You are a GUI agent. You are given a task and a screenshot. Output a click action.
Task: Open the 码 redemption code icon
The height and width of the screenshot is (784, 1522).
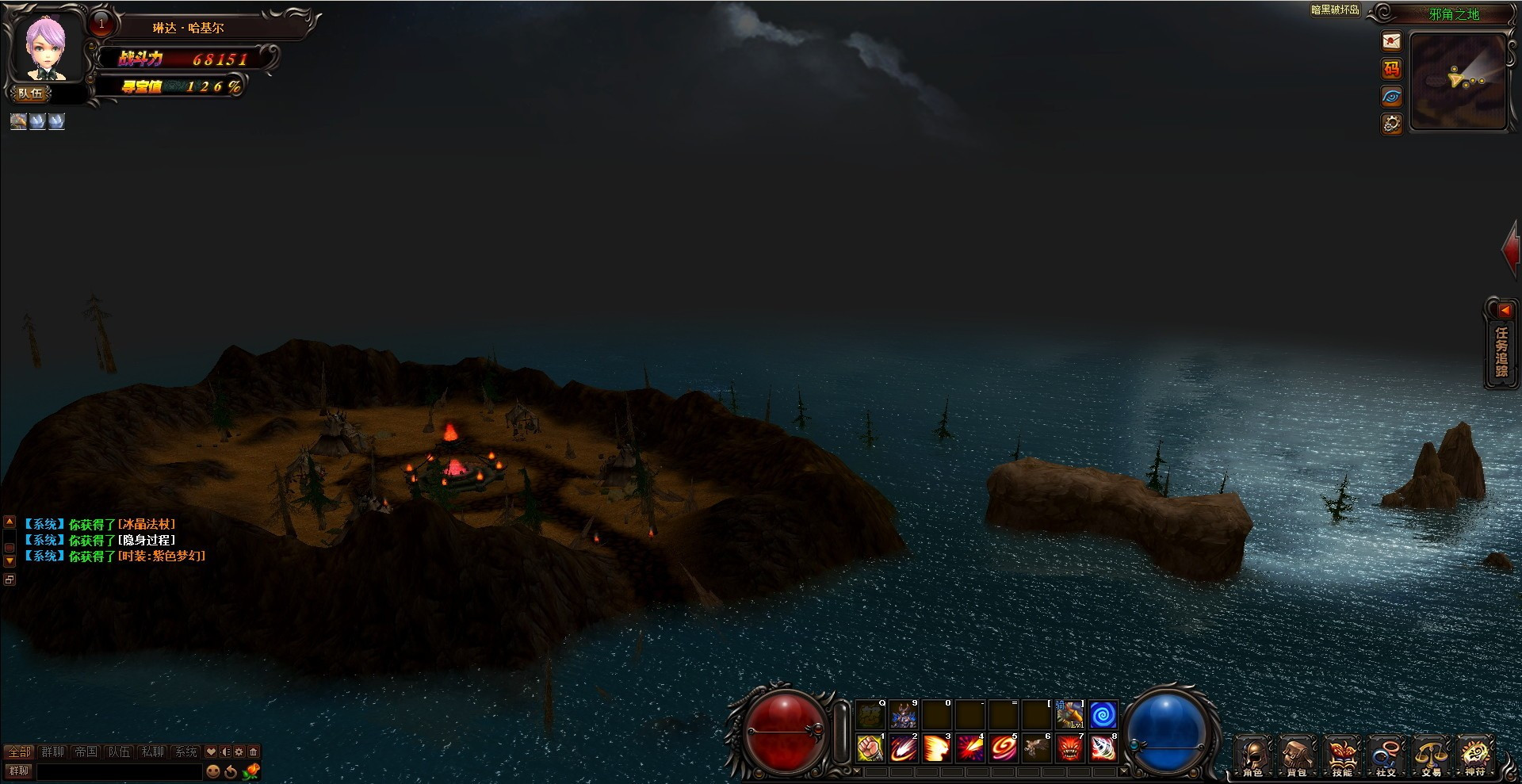click(1391, 70)
